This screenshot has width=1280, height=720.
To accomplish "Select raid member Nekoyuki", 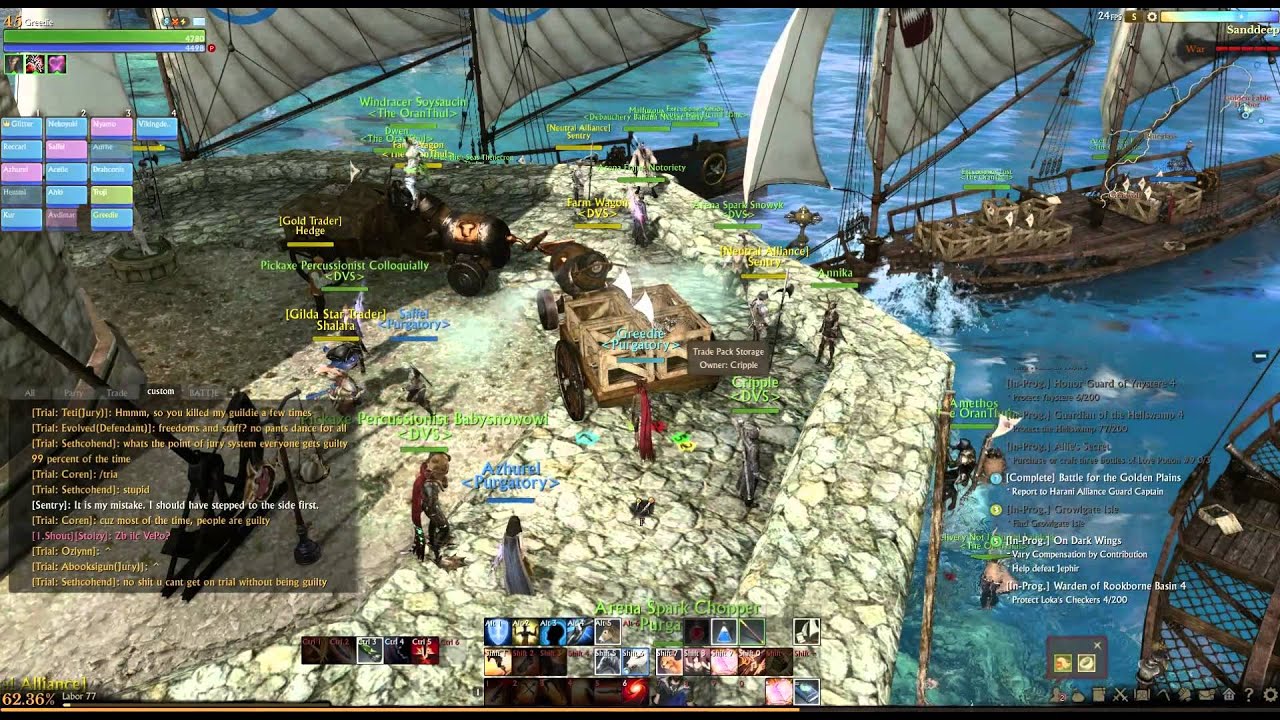I will [66, 125].
